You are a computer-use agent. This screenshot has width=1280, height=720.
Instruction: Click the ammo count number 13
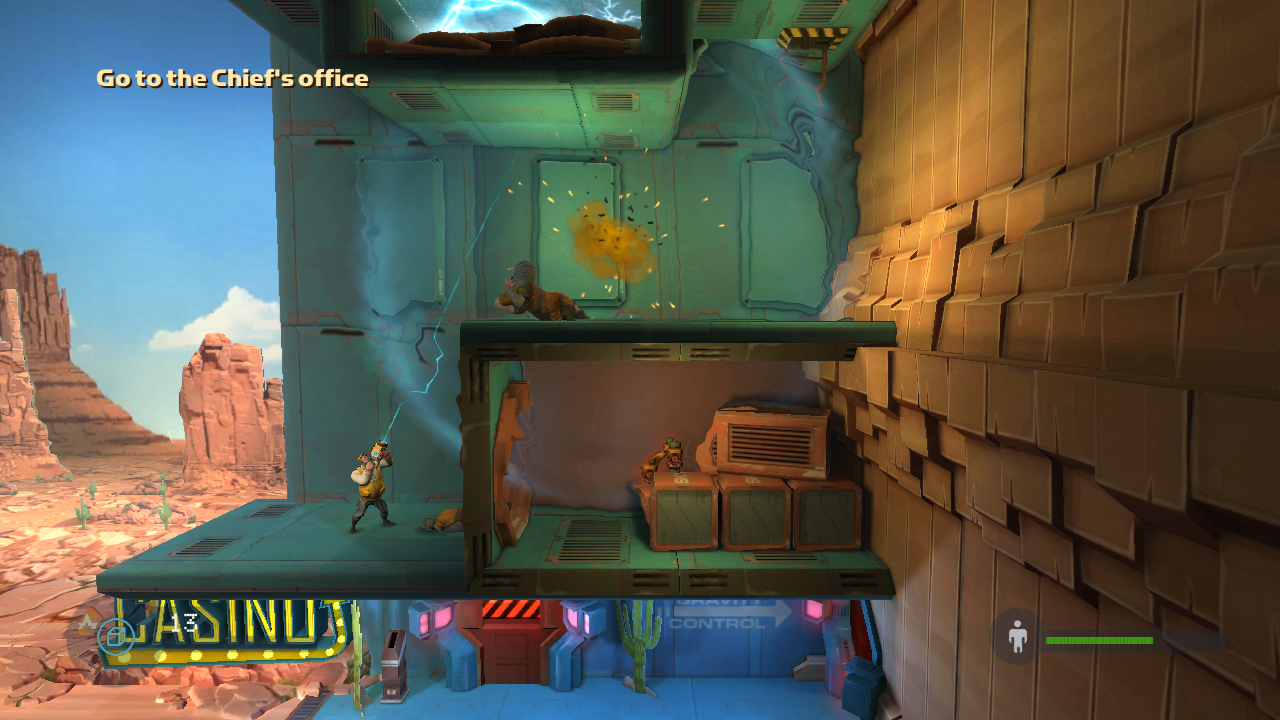(x=182, y=621)
